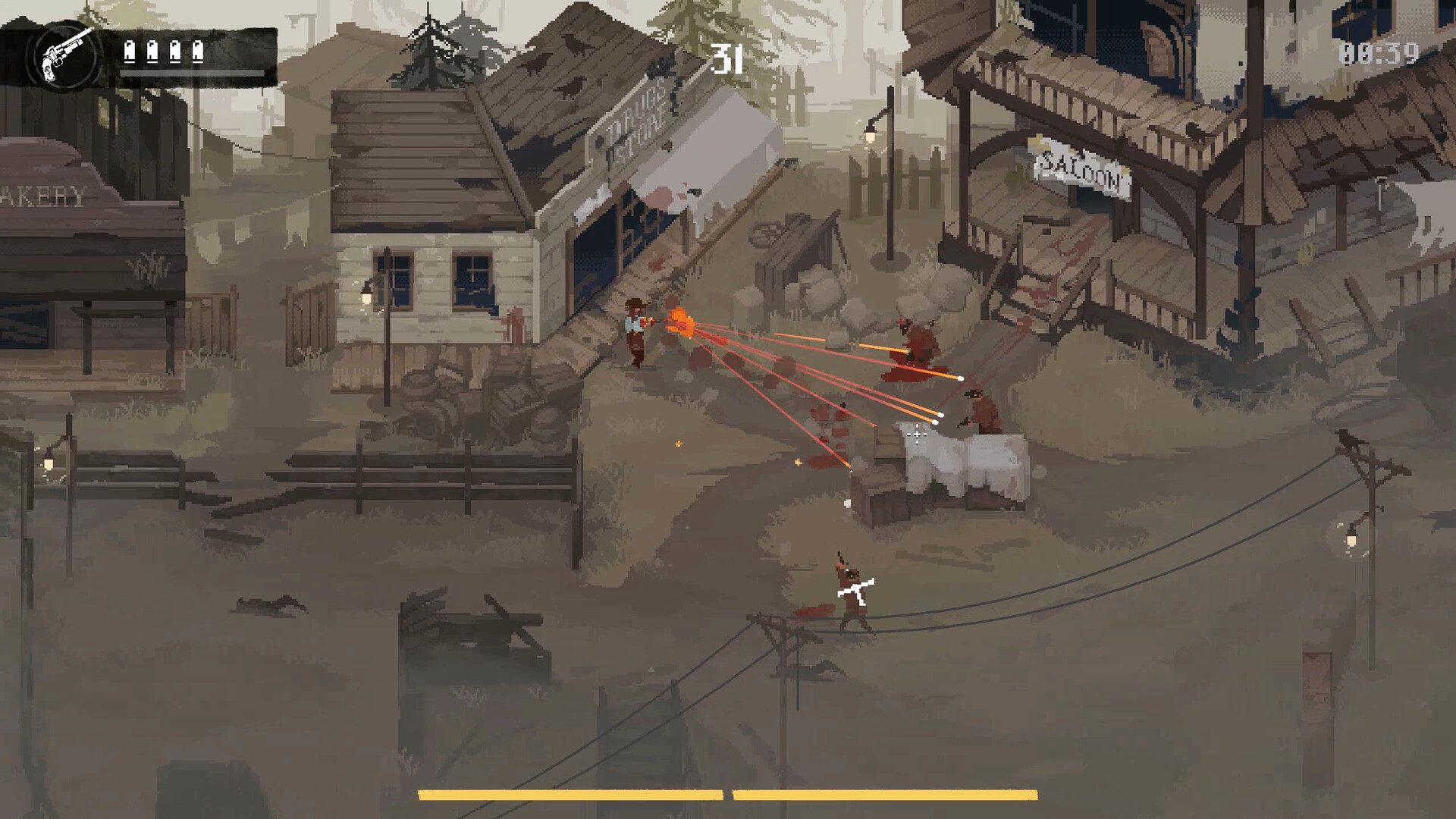Viewport: 1456px width, 819px height.
Task: Click the second ammo bullet icon
Action: pyautogui.click(x=152, y=52)
